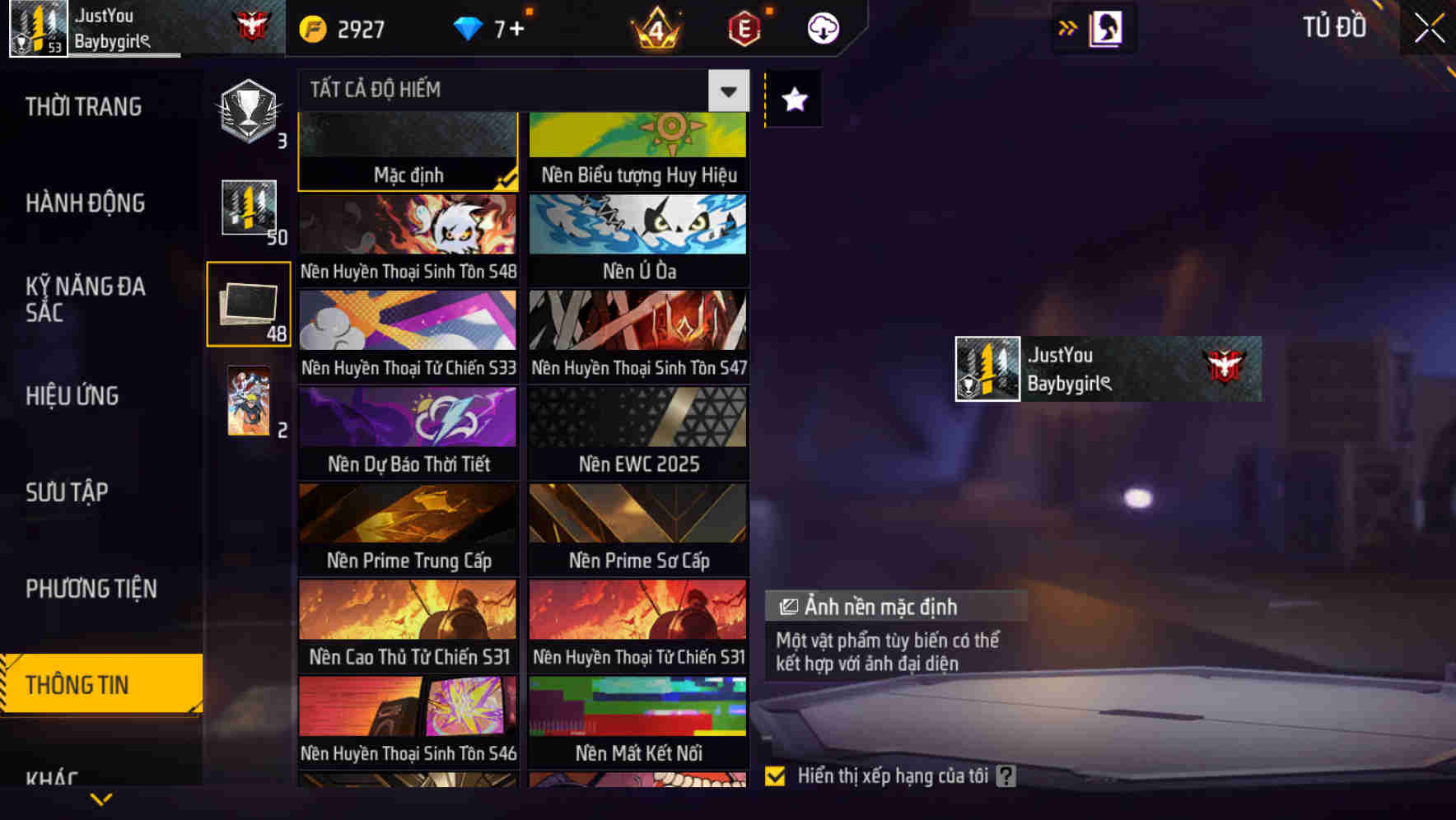Toggle the favorite star filter
This screenshot has width=1456, height=820.
(792, 100)
